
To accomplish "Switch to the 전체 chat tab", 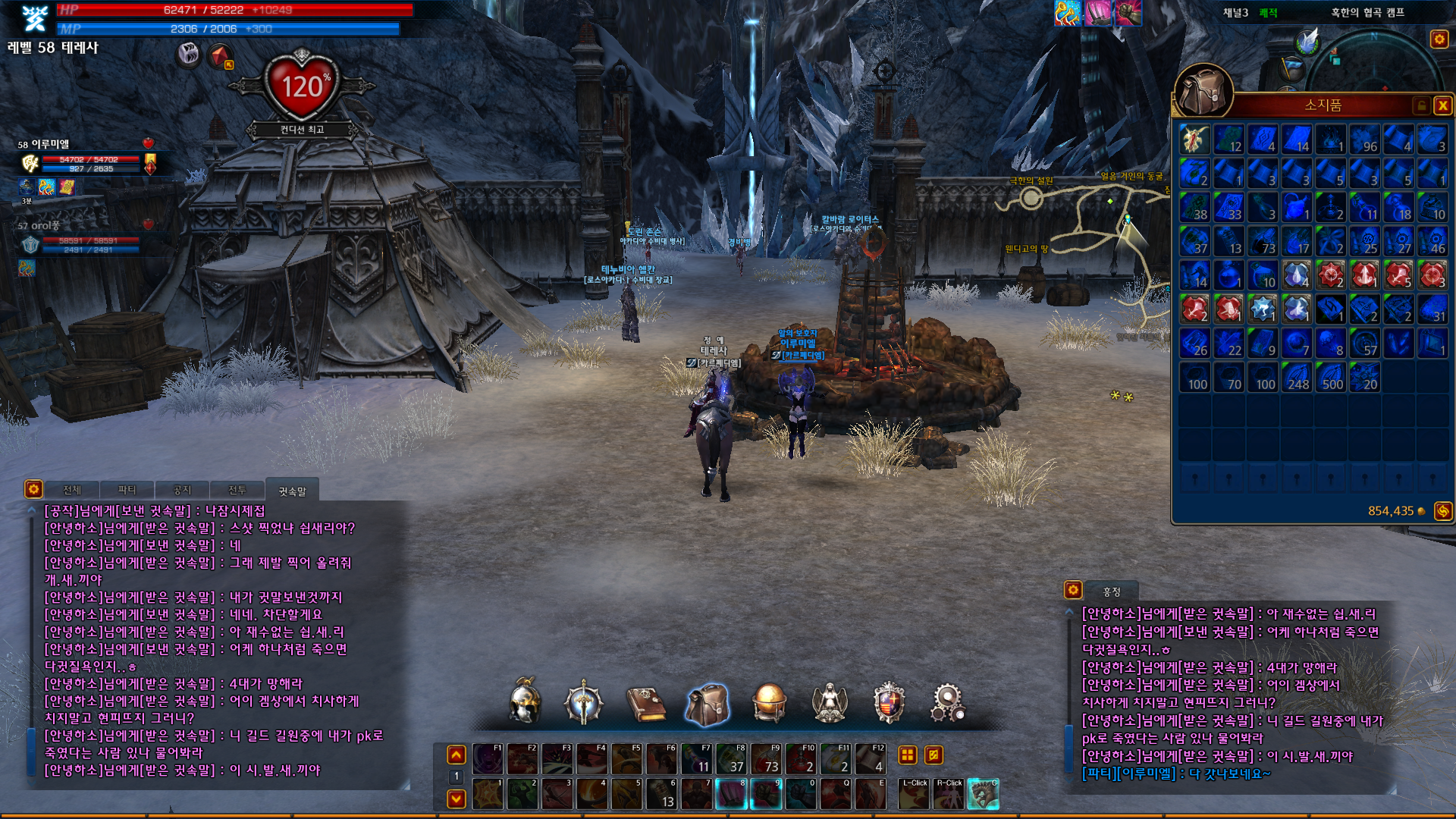I will [72, 490].
